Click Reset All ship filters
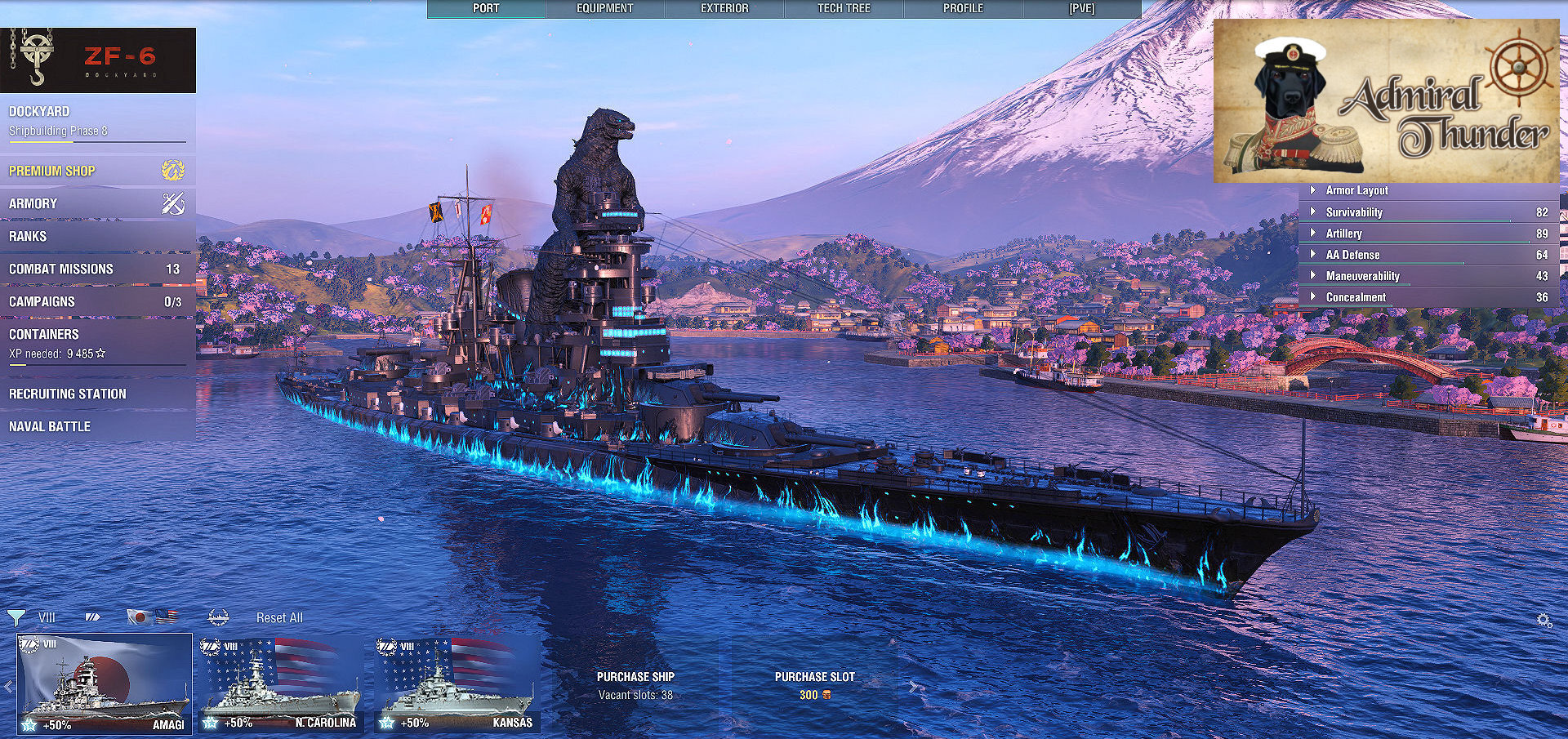Image resolution: width=1568 pixels, height=739 pixels. (279, 618)
